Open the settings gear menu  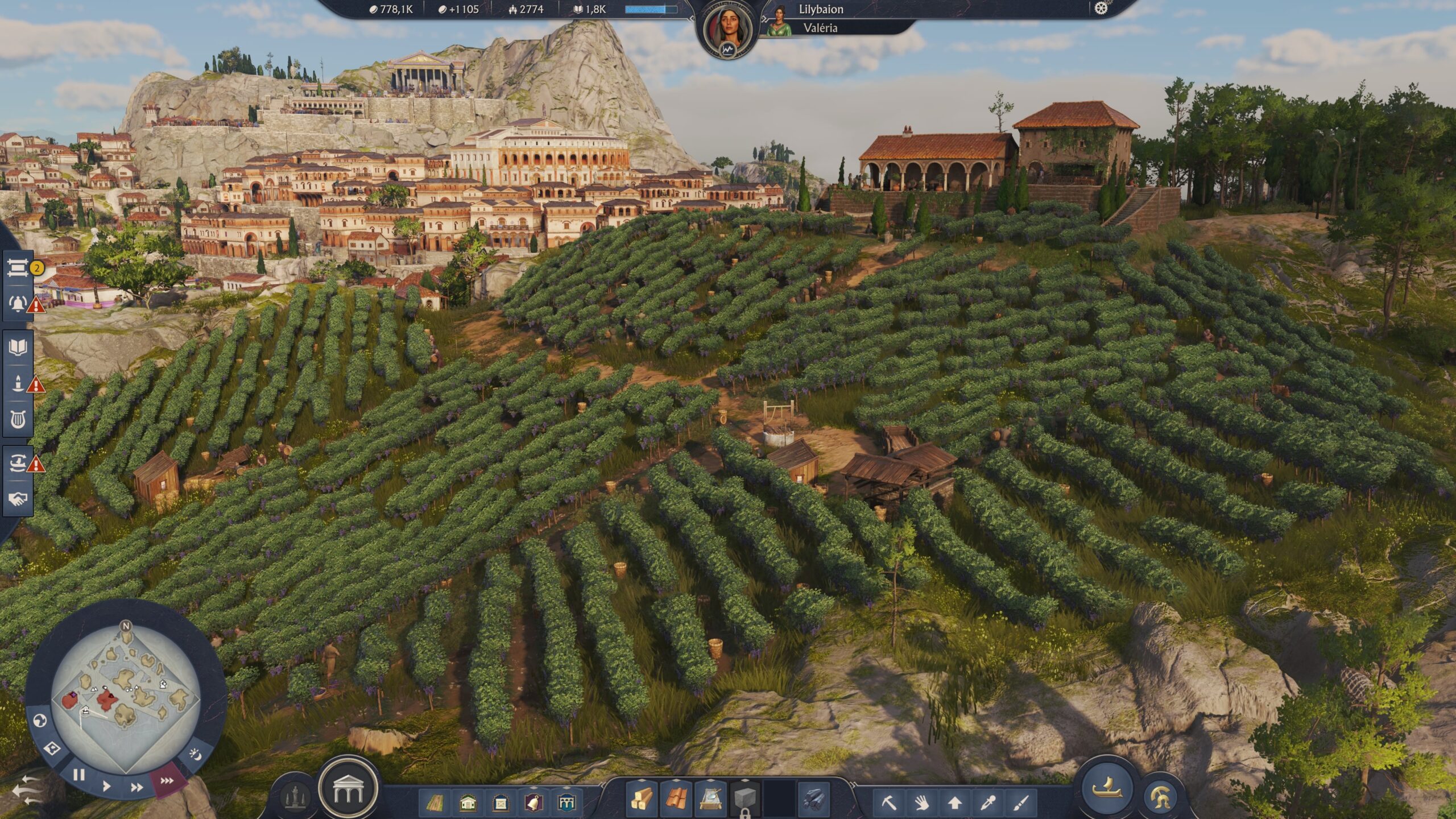(1101, 9)
